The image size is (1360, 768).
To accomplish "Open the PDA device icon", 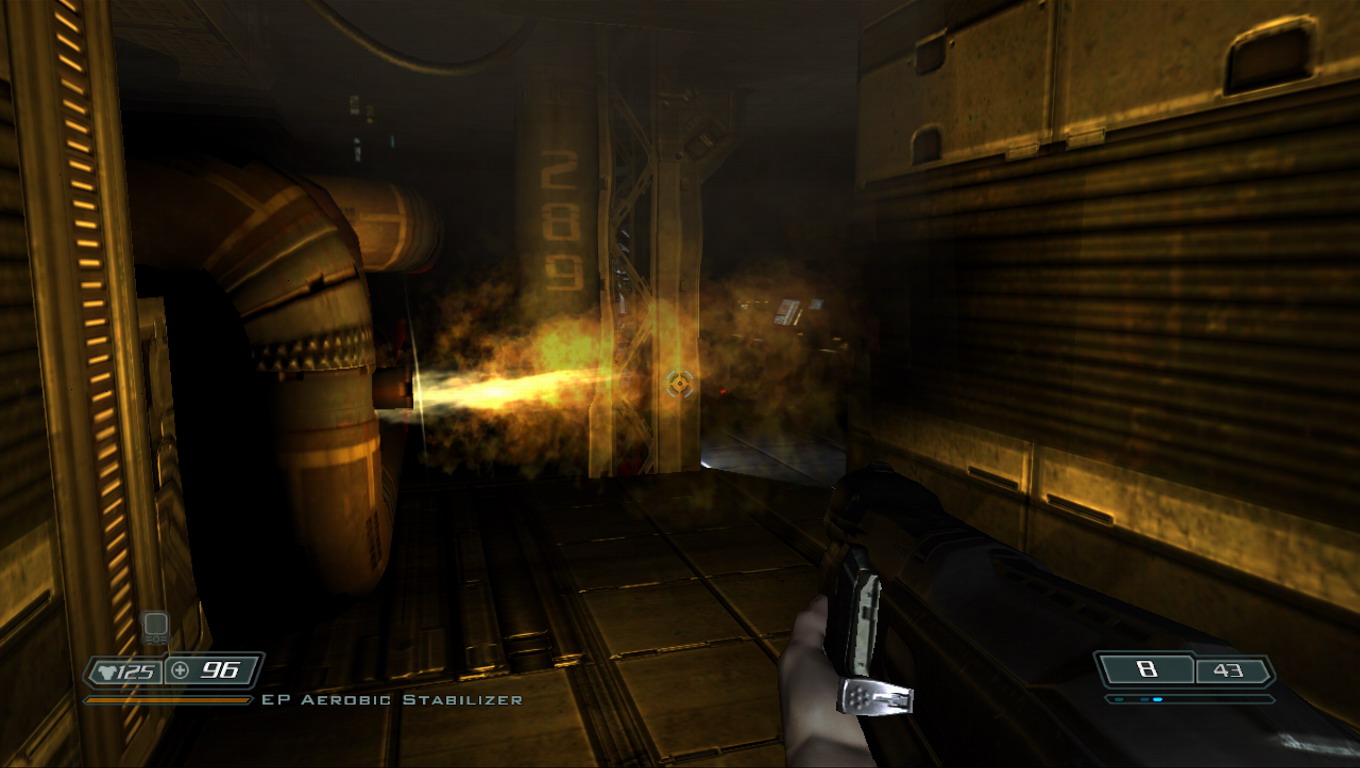I will click(155, 629).
